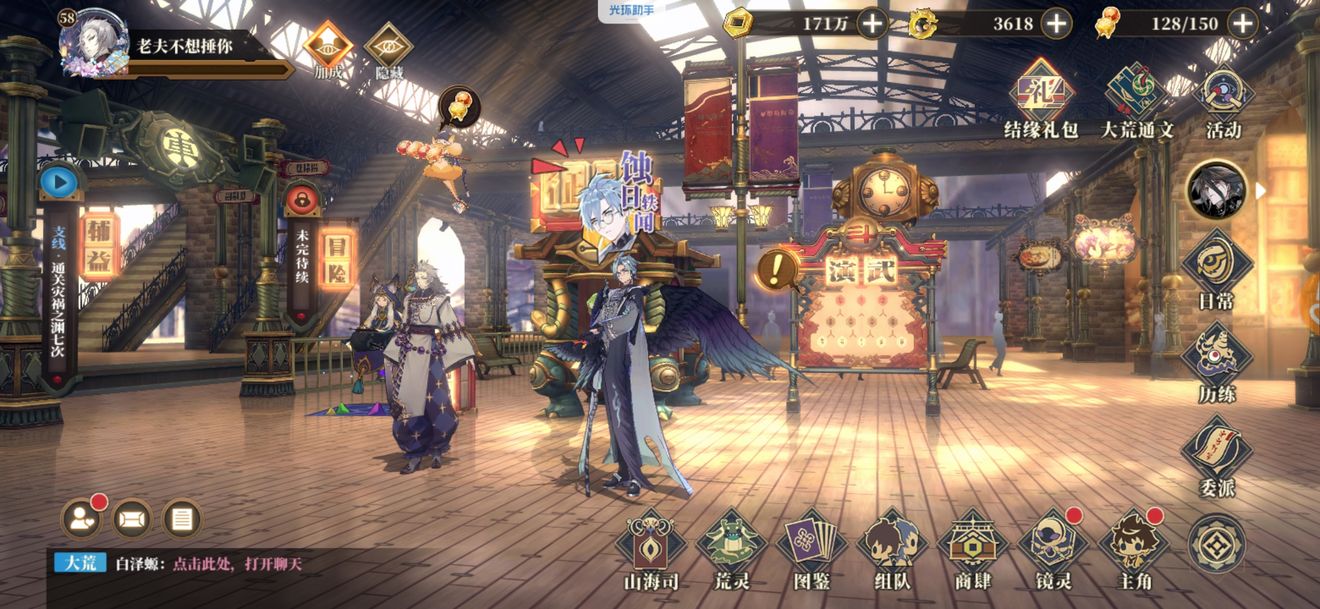This screenshot has width=1320, height=609.
Task: Open the mail envelope icon
Action: 132,518
